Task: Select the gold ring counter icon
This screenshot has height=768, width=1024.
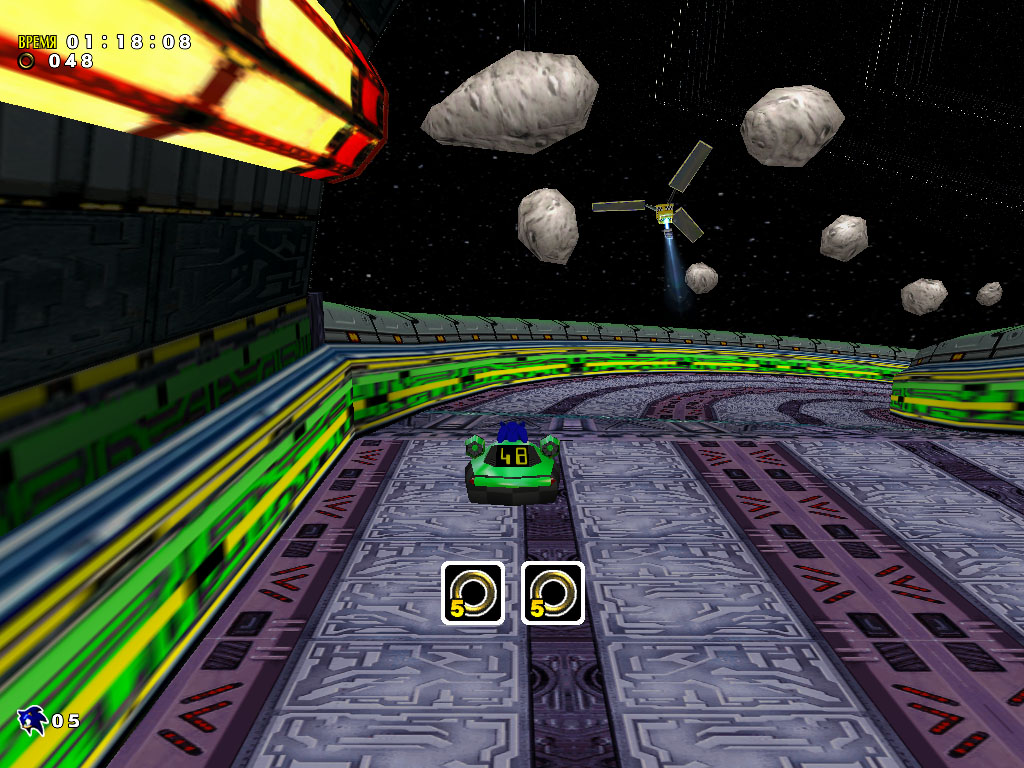Action: [x=27, y=61]
